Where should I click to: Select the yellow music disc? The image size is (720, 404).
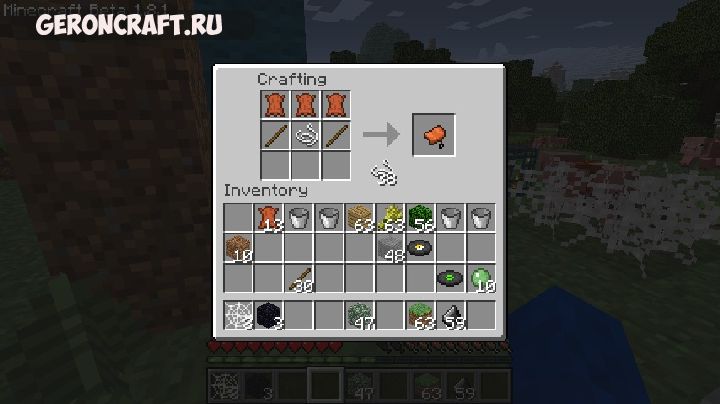click(x=419, y=247)
